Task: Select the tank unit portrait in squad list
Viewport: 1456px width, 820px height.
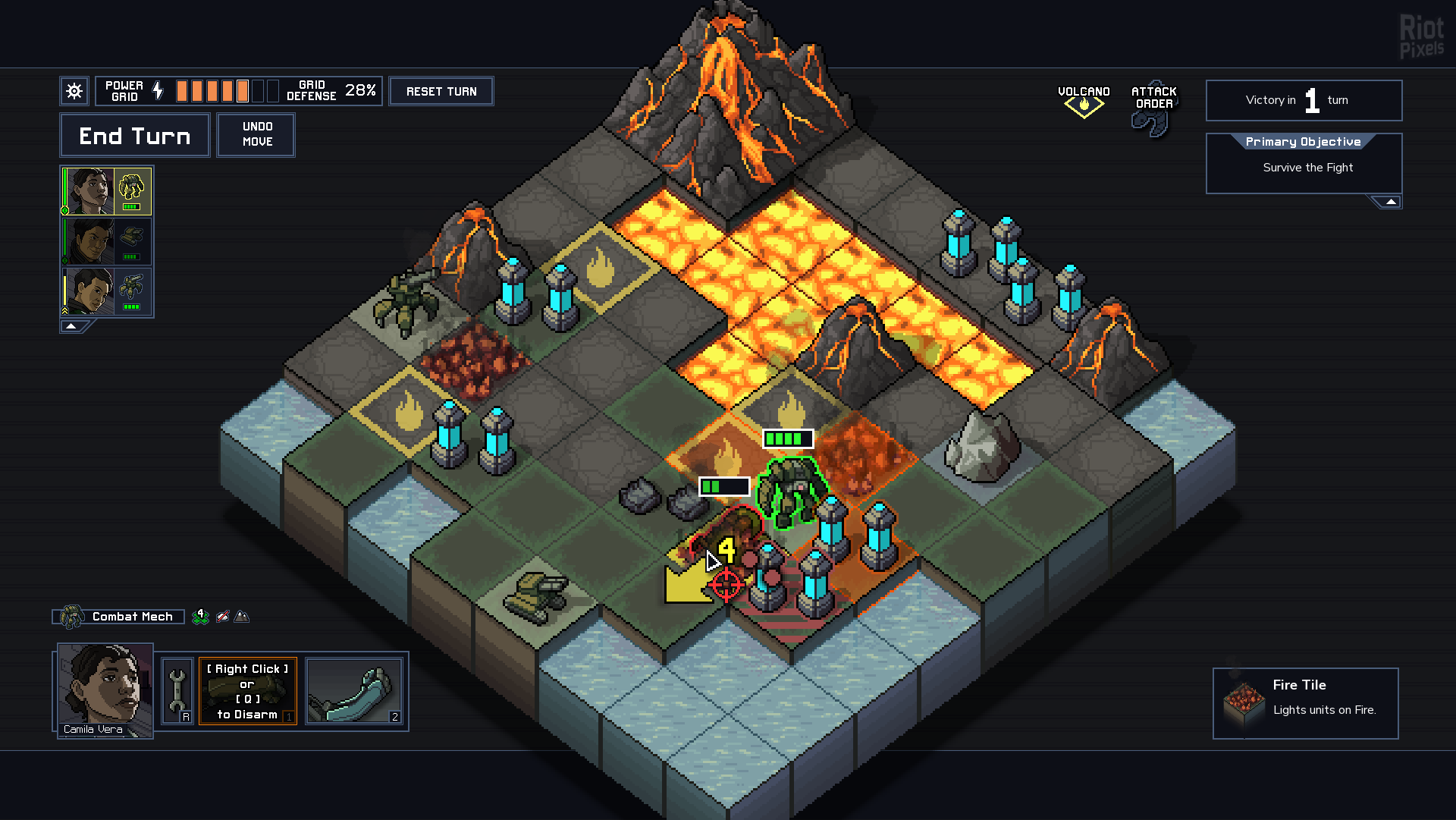Action: pyautogui.click(x=106, y=241)
